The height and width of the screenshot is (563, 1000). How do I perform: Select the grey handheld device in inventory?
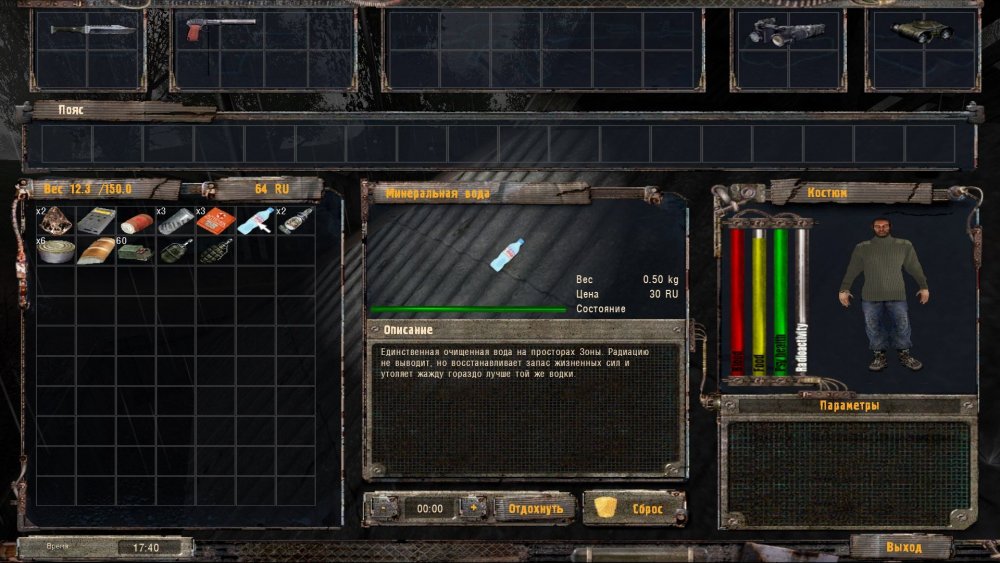tap(97, 221)
